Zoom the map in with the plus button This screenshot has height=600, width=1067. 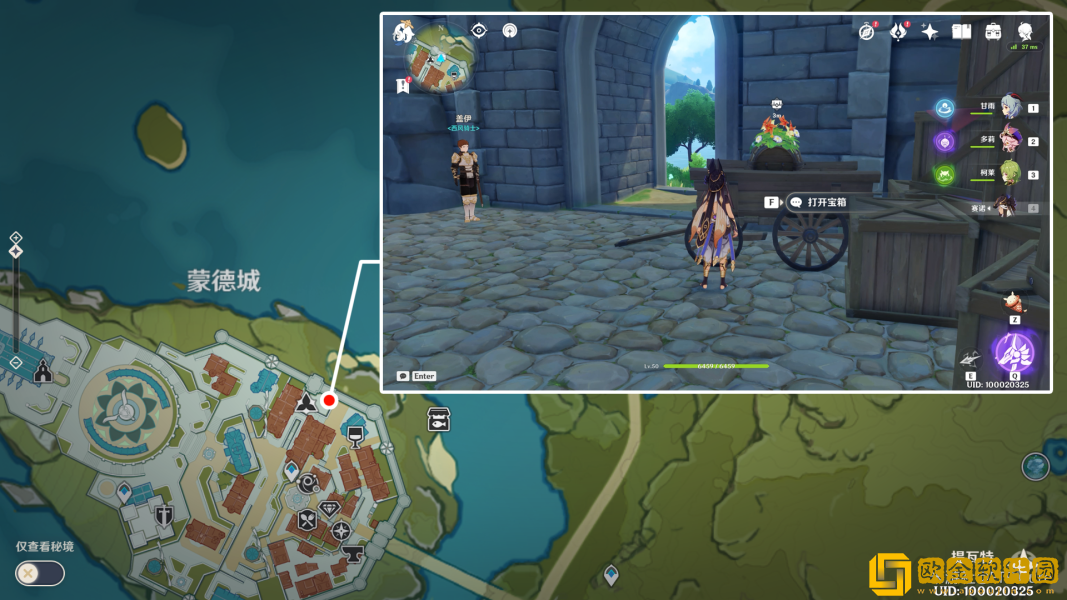pos(16,238)
